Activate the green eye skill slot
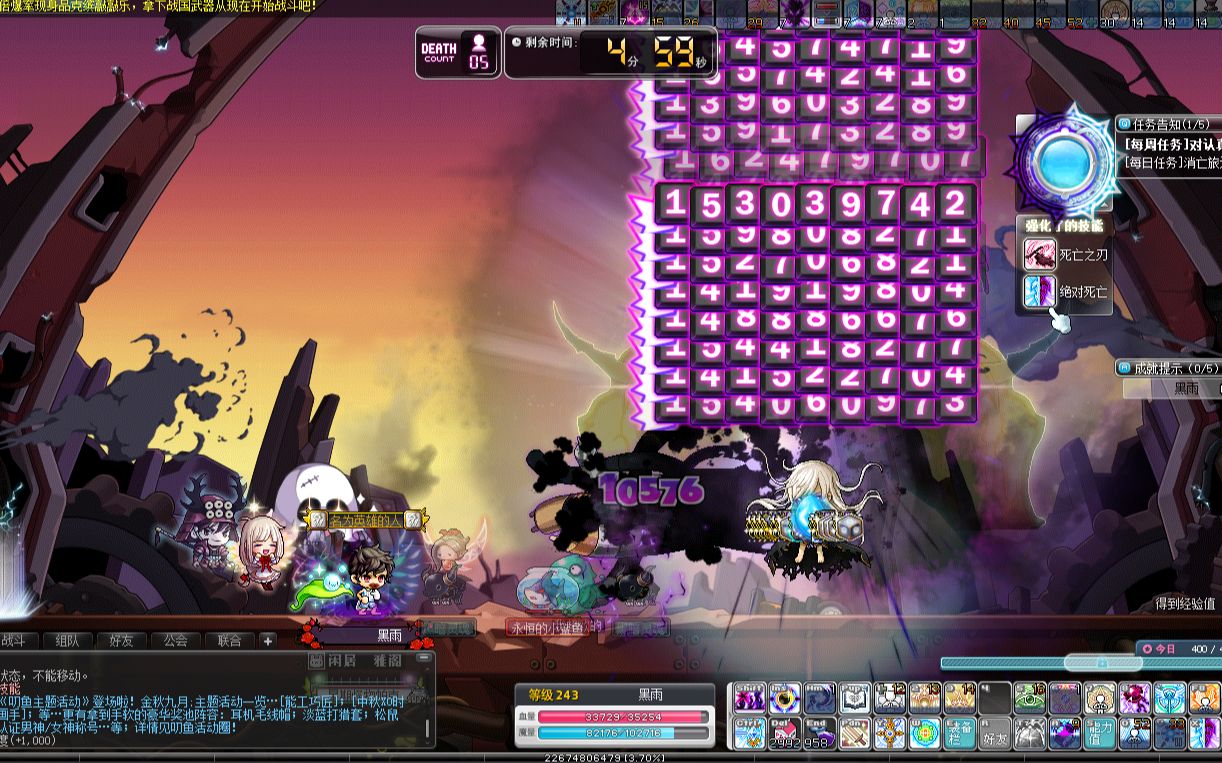Viewport: 1222px width, 763px height. tap(1029, 698)
